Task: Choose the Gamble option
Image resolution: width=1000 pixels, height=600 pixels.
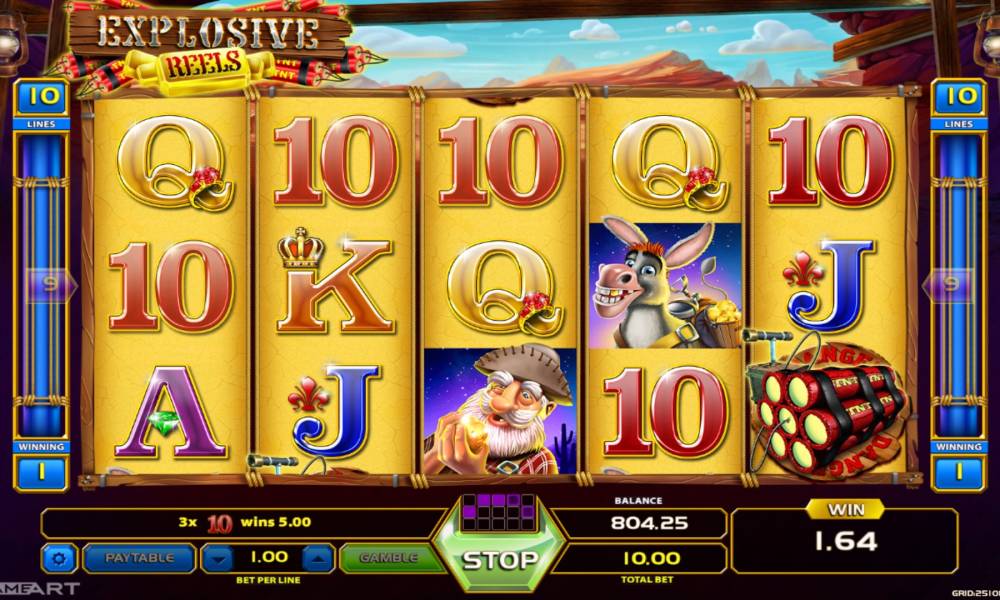Action: point(388,558)
